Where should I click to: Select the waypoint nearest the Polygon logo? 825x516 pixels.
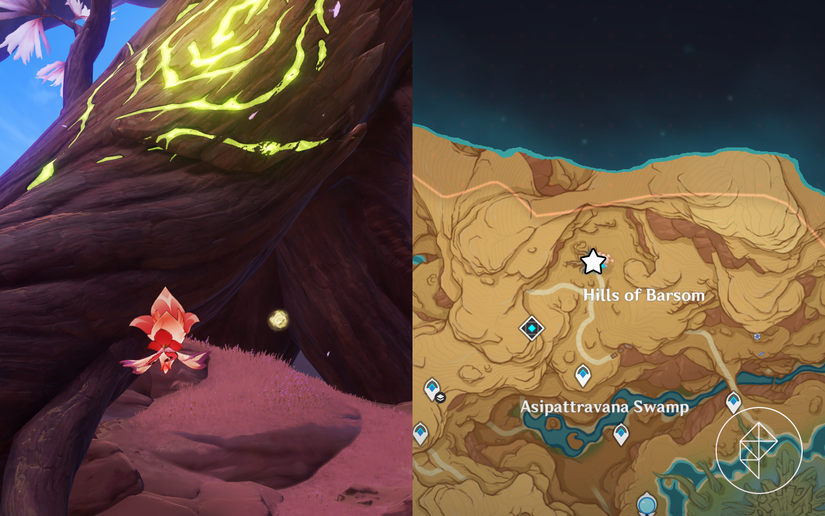(x=733, y=402)
